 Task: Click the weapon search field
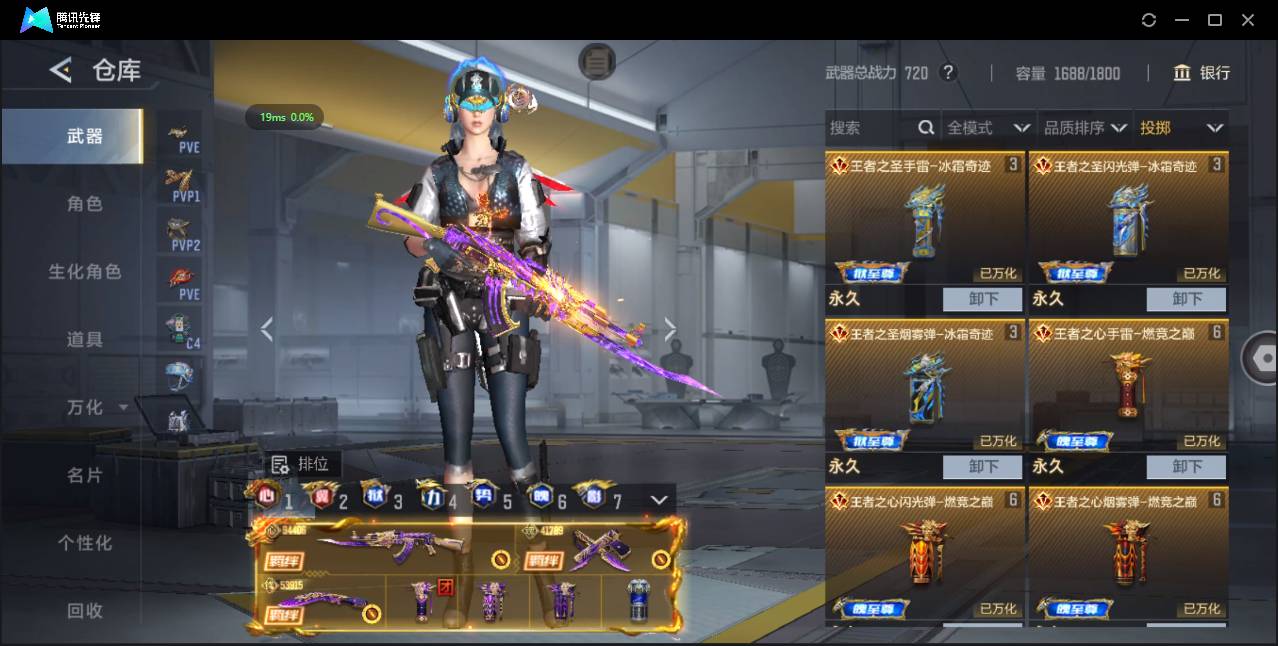coord(870,128)
